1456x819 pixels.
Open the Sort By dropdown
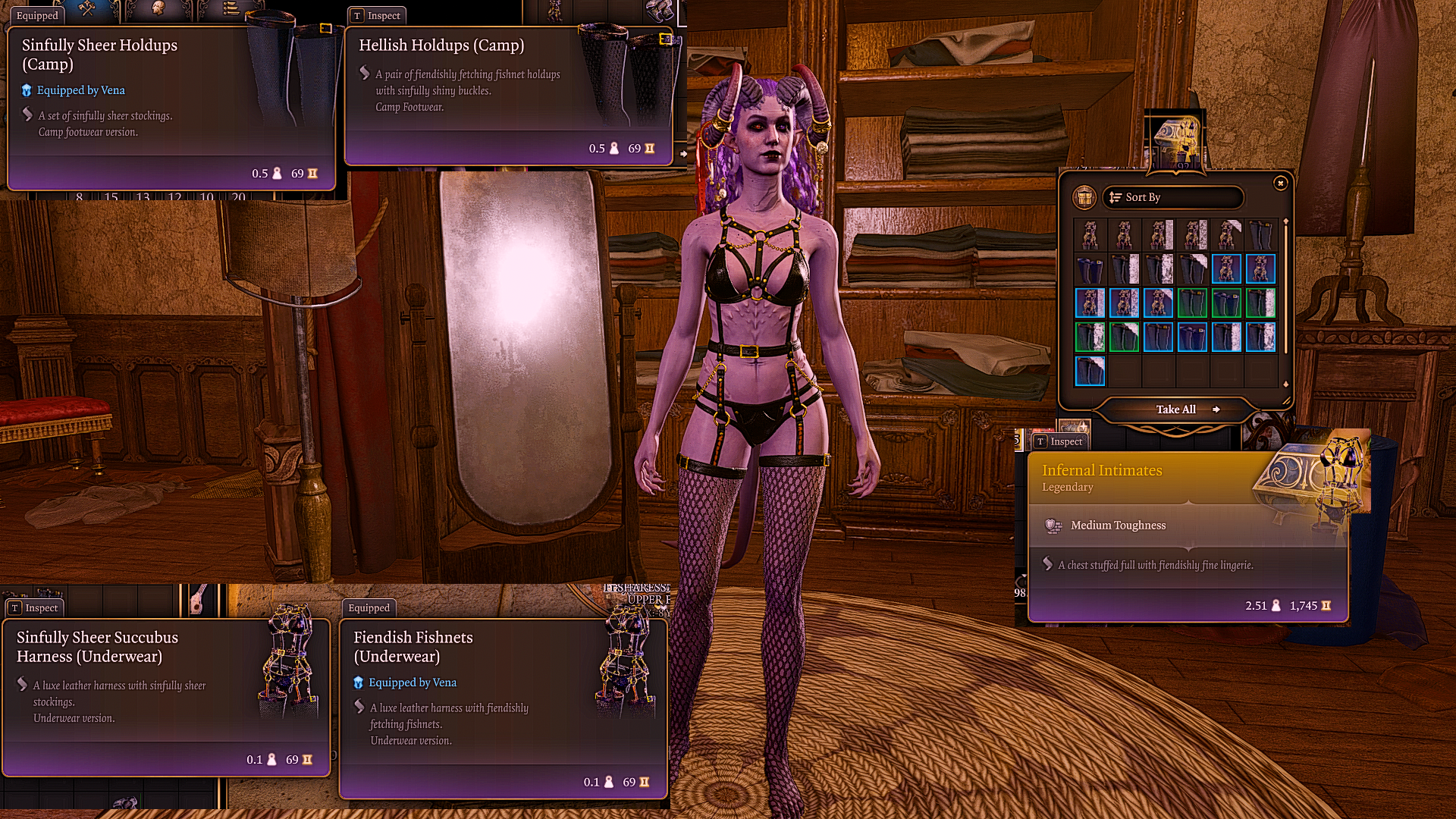pyautogui.click(x=1172, y=197)
